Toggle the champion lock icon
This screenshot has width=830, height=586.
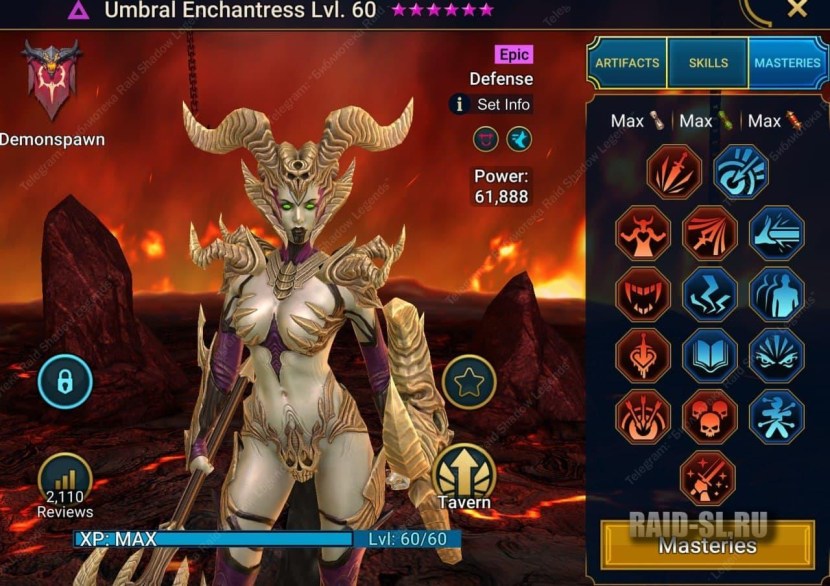coord(65,382)
